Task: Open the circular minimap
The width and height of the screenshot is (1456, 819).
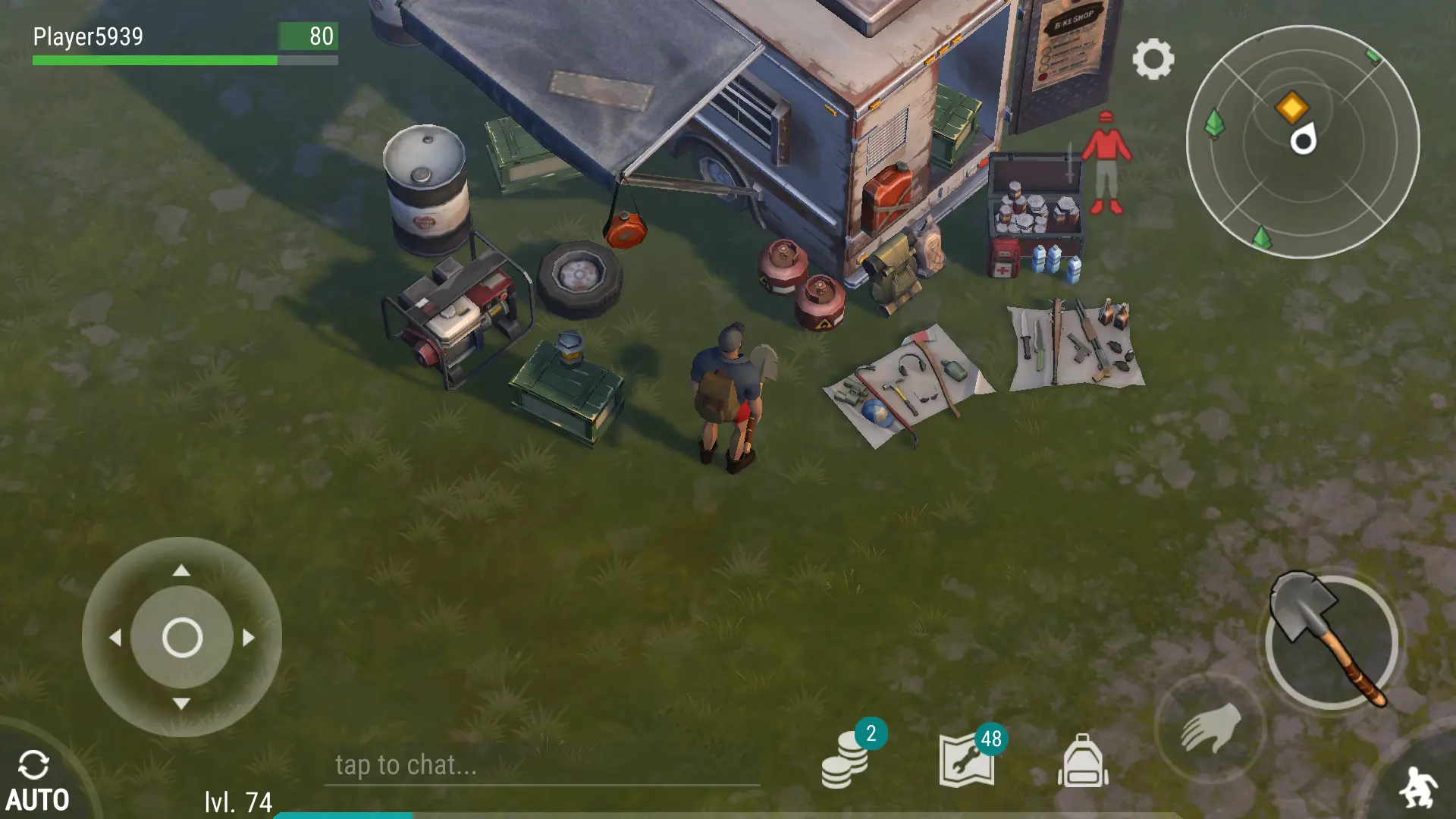Action: [x=1302, y=142]
